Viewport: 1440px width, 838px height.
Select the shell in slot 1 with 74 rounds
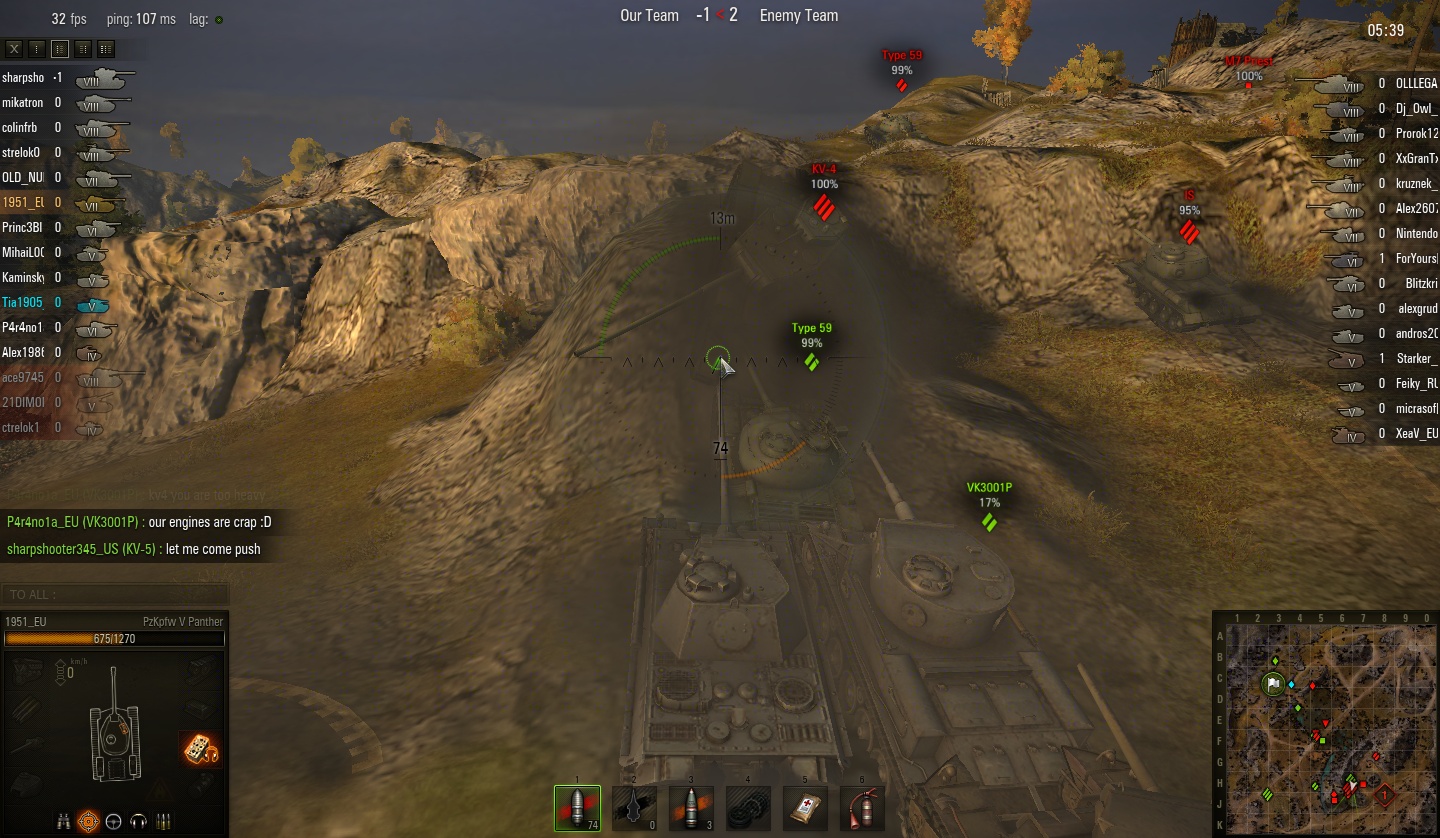click(x=577, y=807)
